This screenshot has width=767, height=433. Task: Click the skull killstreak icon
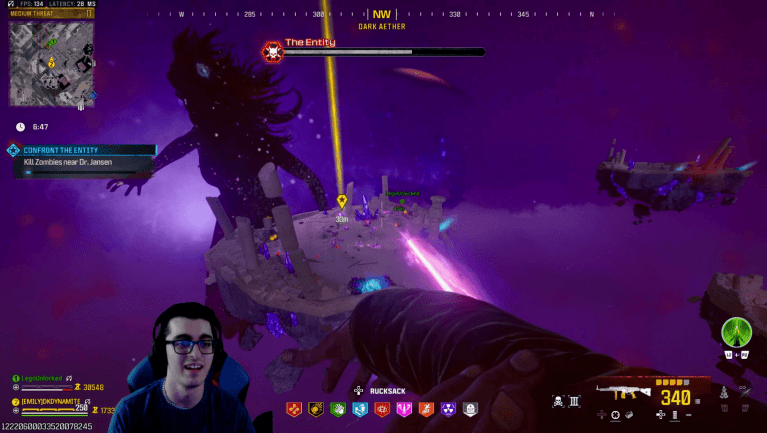pos(558,402)
